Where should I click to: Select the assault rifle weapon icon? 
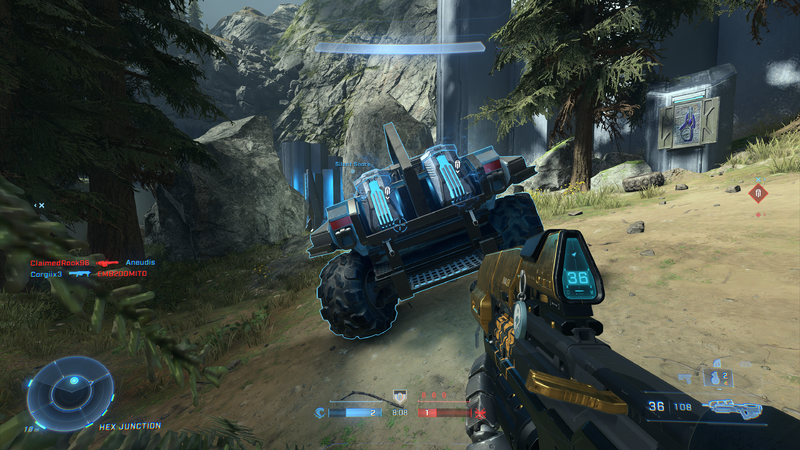click(x=733, y=407)
